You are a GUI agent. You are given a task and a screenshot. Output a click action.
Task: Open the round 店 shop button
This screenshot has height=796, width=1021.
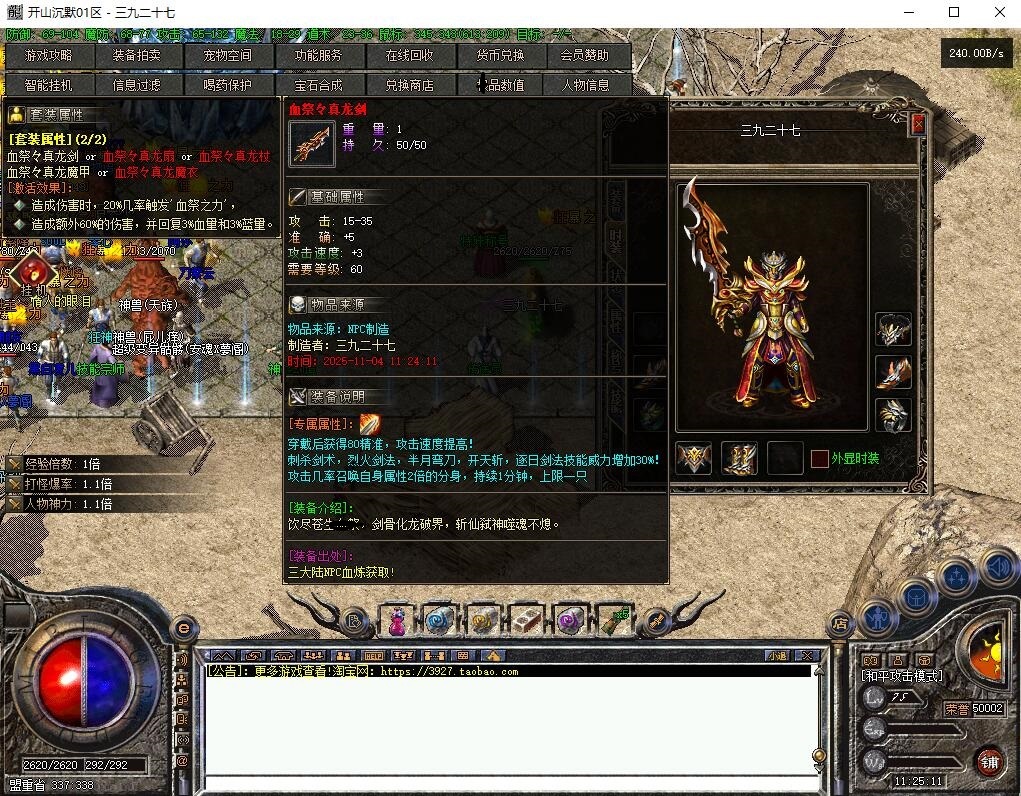tap(840, 622)
